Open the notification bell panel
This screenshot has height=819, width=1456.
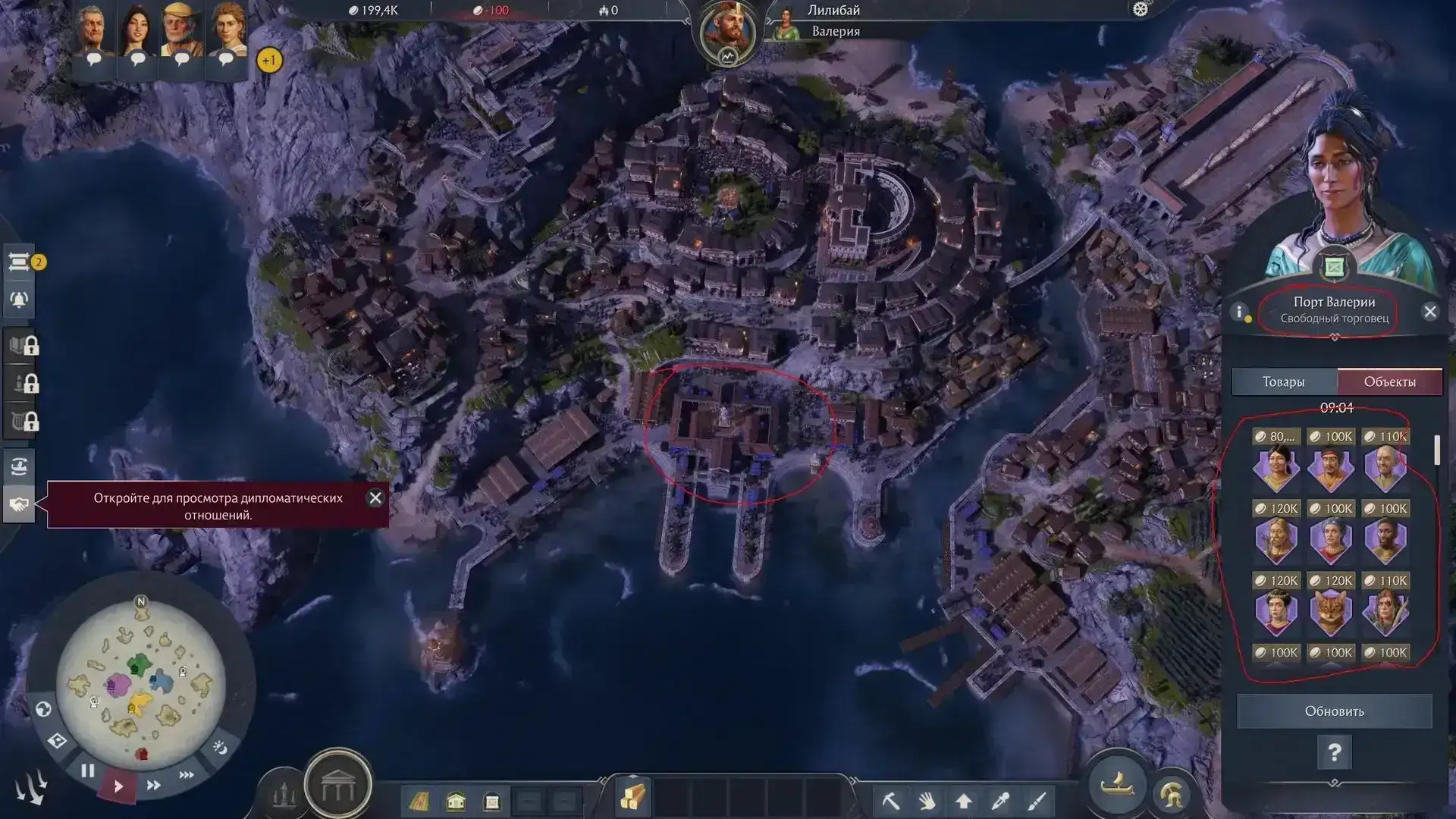pos(19,300)
